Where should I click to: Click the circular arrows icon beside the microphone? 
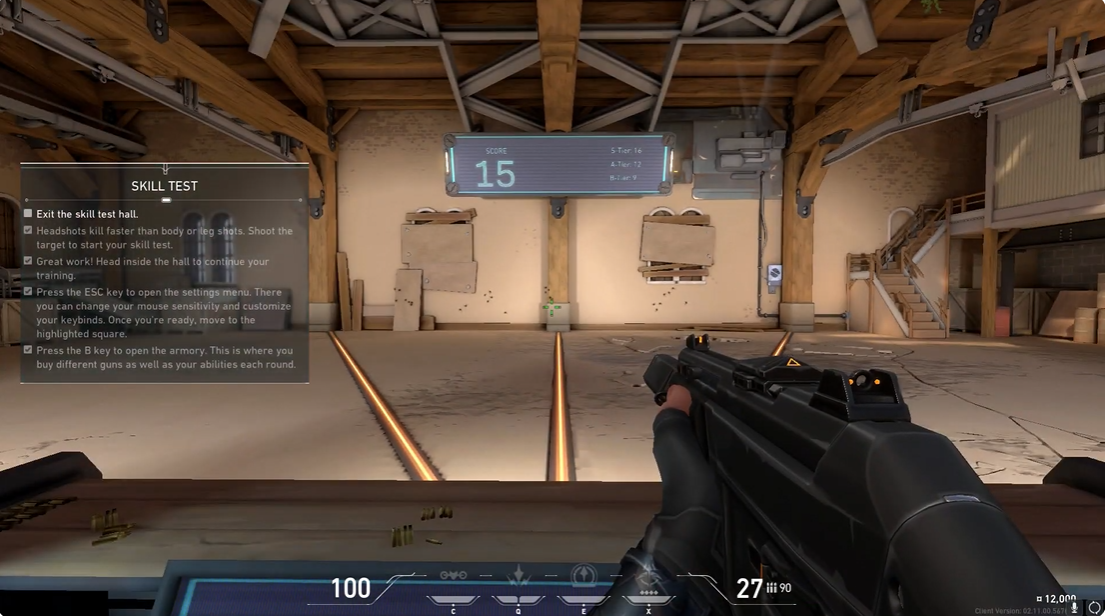click(x=1094, y=608)
